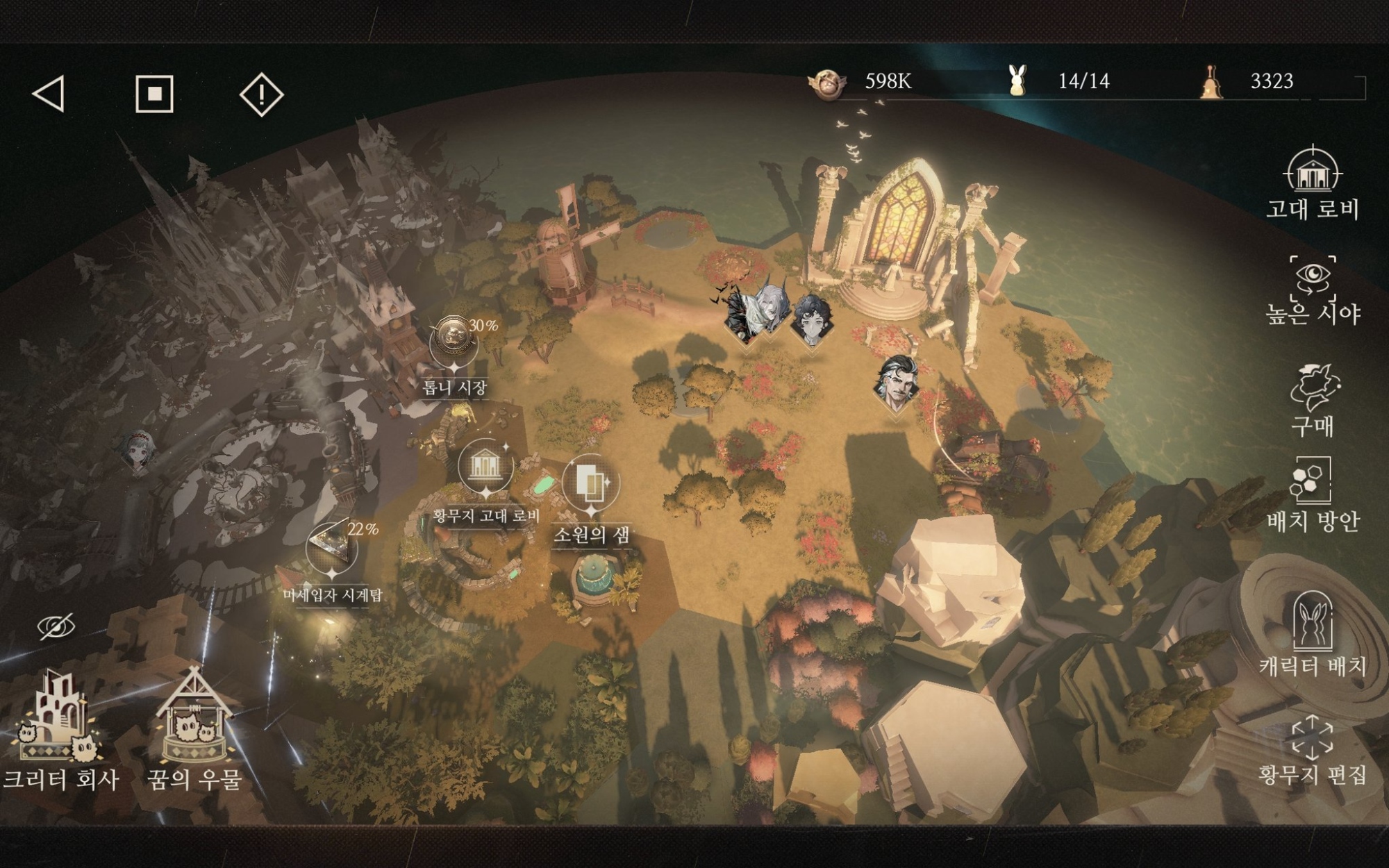The height and width of the screenshot is (868, 1389).
Task: Select the dark curly-haired character portrait
Action: coord(810,319)
